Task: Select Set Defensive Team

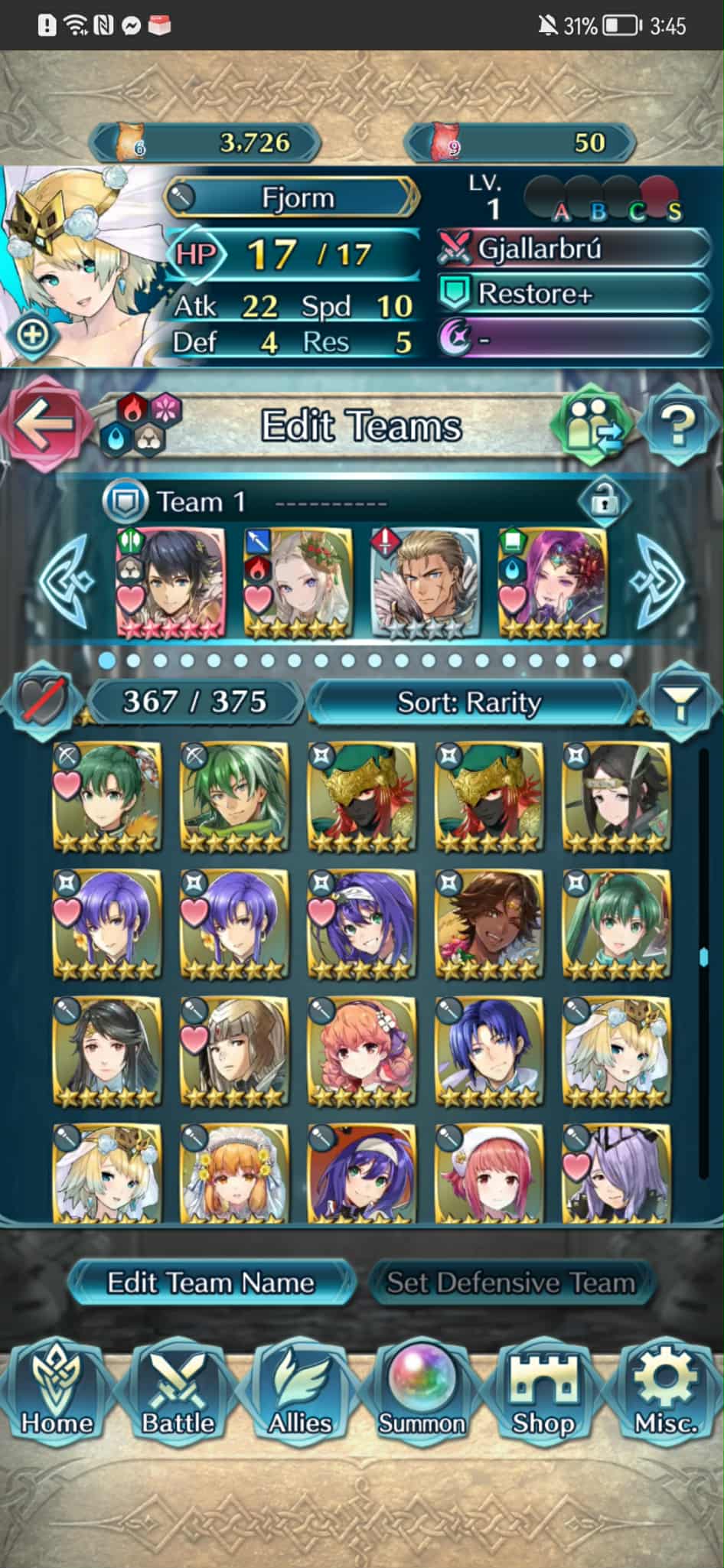Action: click(x=510, y=1283)
